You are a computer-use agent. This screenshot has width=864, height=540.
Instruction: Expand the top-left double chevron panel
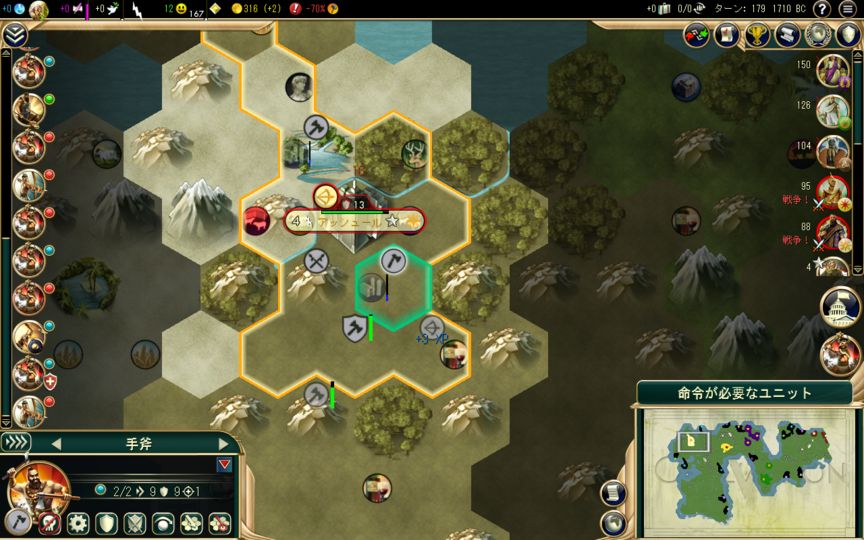click(14, 35)
